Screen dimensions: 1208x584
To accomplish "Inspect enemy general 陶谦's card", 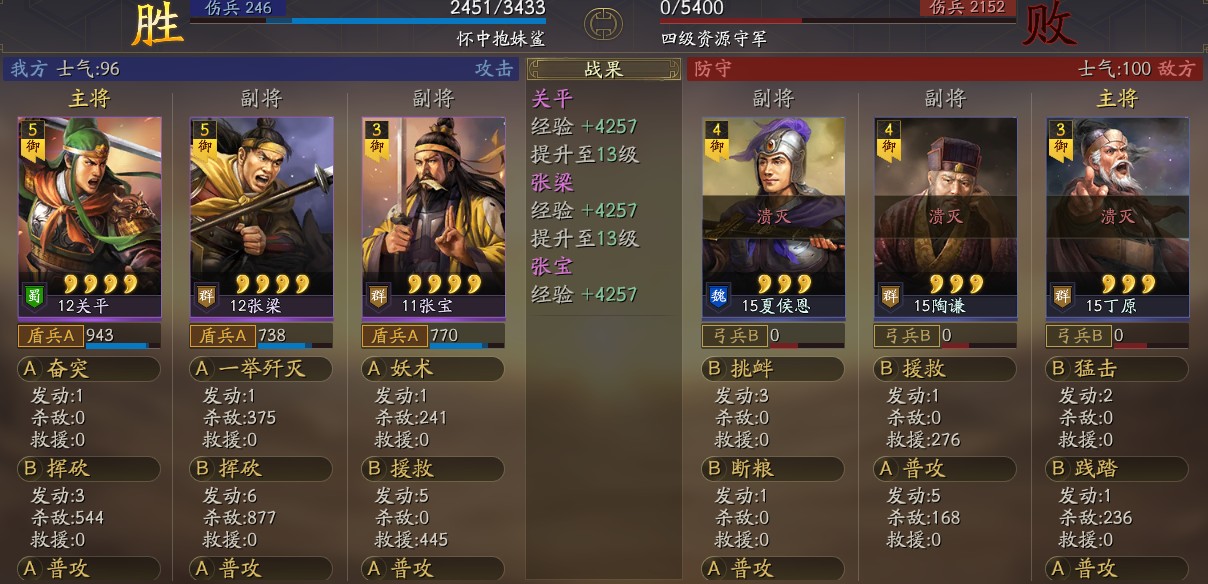I will (945, 218).
